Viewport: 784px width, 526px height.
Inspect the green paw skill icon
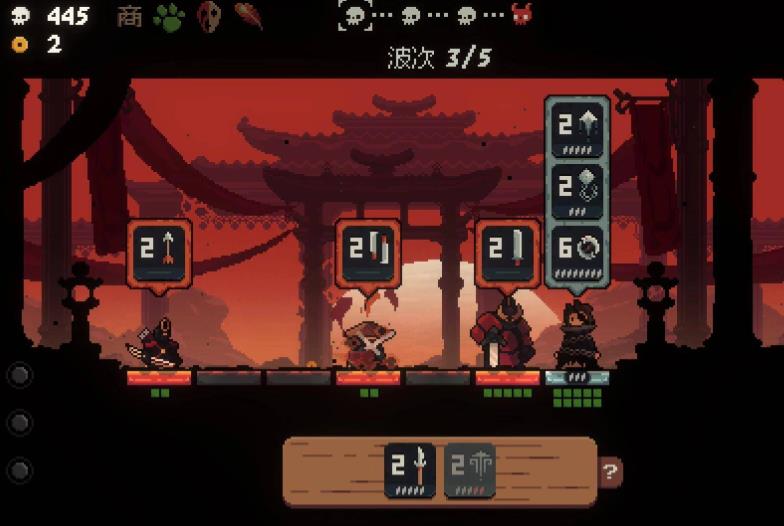click(169, 16)
